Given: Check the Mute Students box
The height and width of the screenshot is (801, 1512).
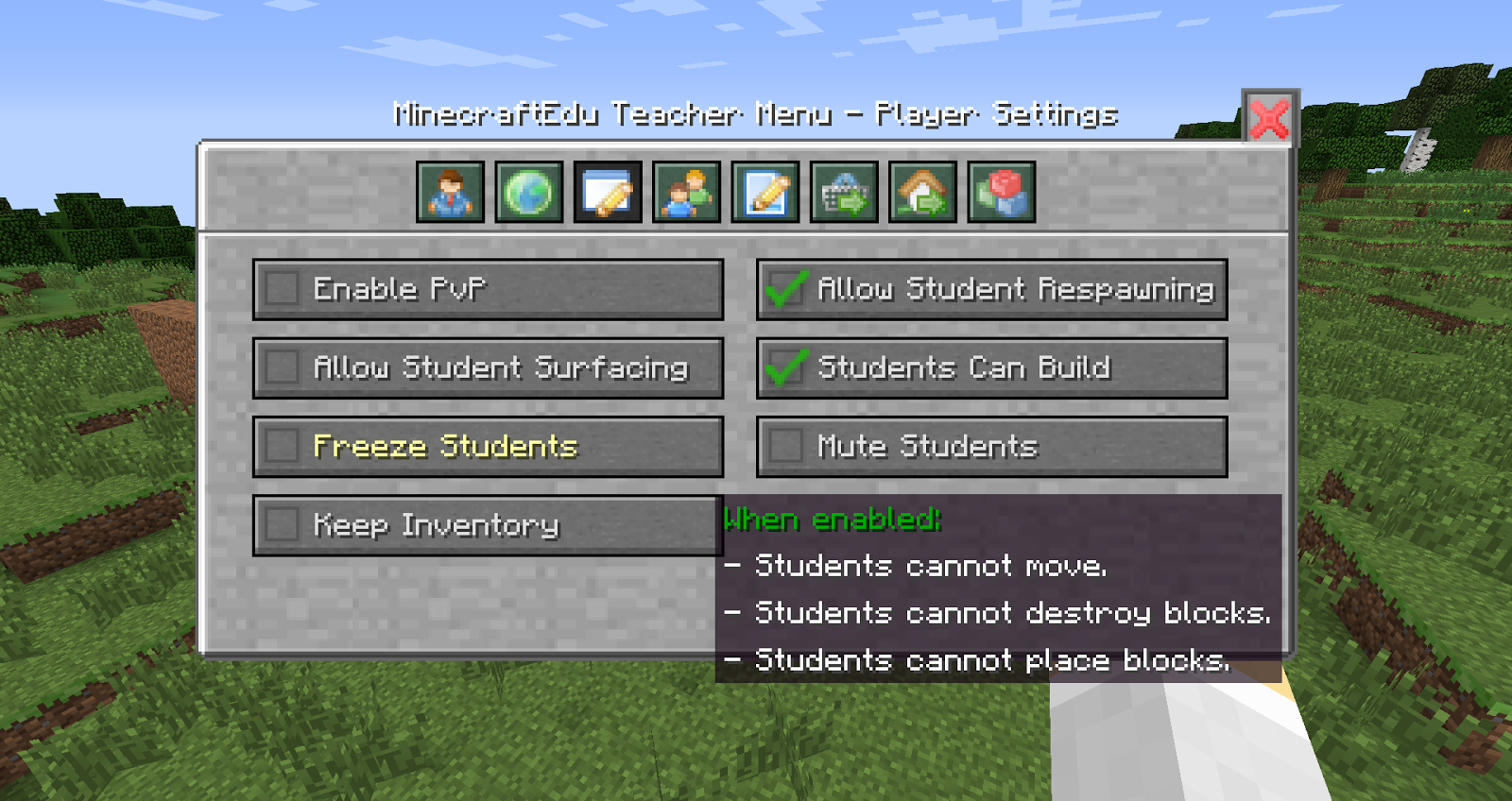Looking at the screenshot, I should click(782, 445).
